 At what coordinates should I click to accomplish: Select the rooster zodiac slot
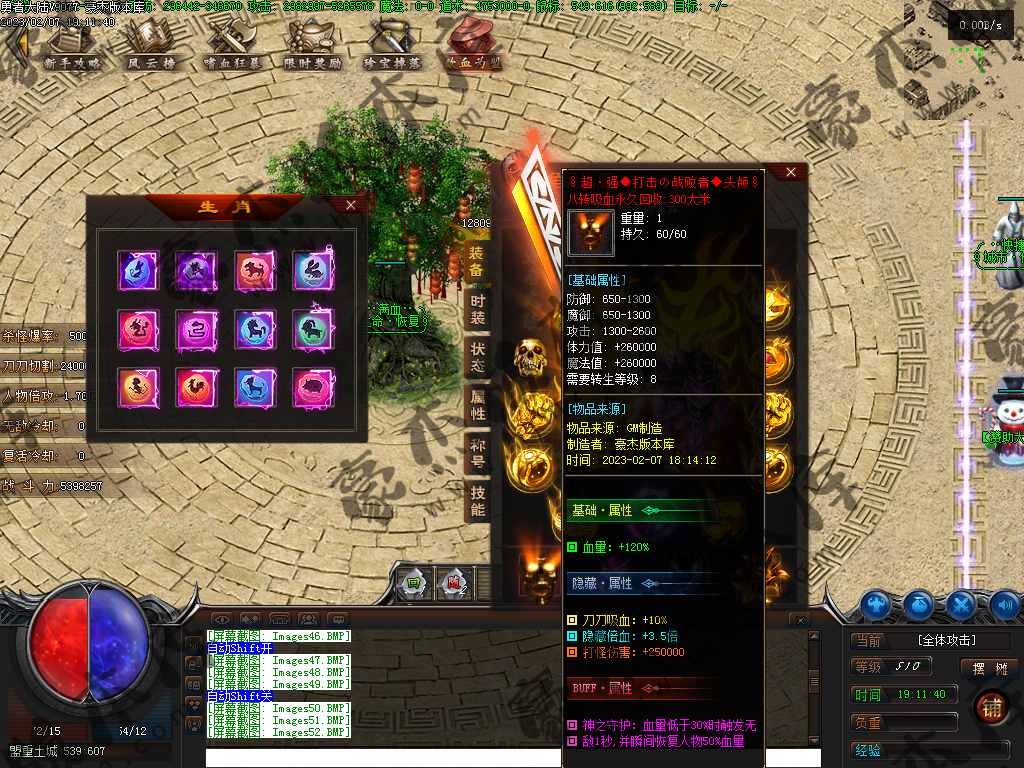click(194, 386)
